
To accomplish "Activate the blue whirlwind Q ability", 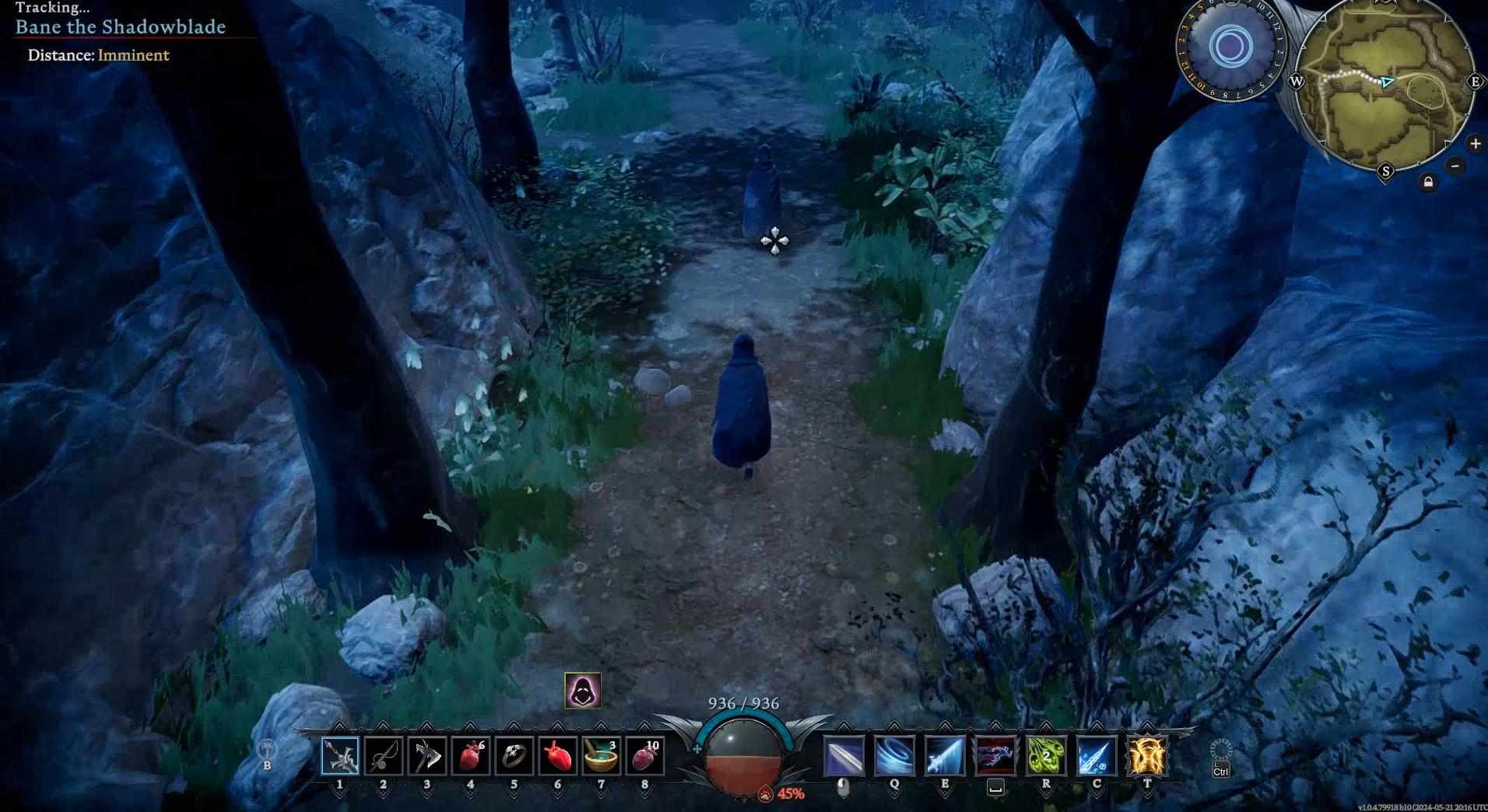I will click(895, 756).
